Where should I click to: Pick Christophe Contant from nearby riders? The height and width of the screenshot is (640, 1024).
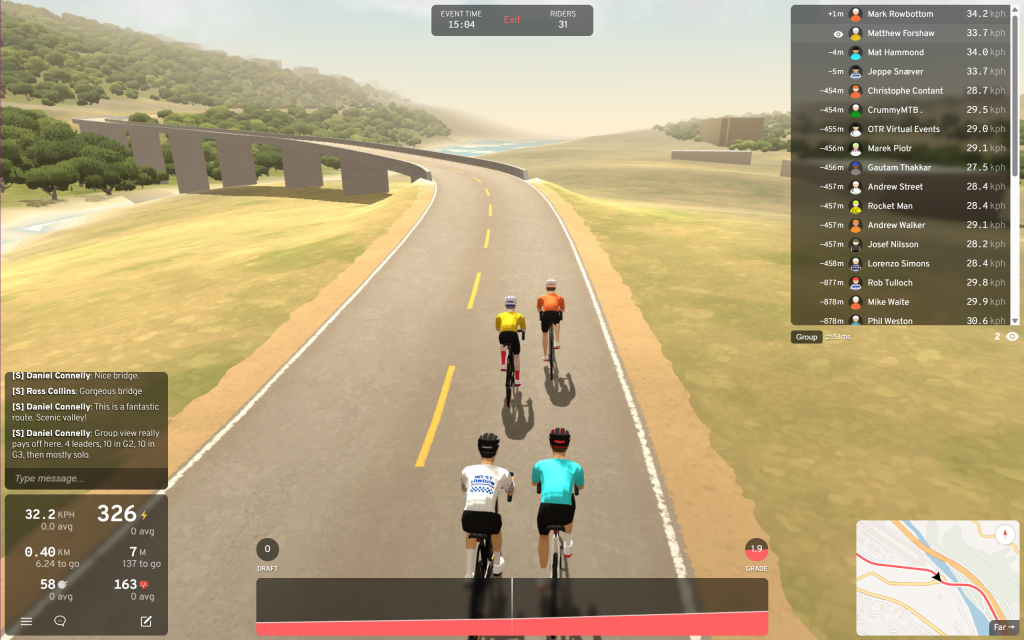click(x=905, y=91)
